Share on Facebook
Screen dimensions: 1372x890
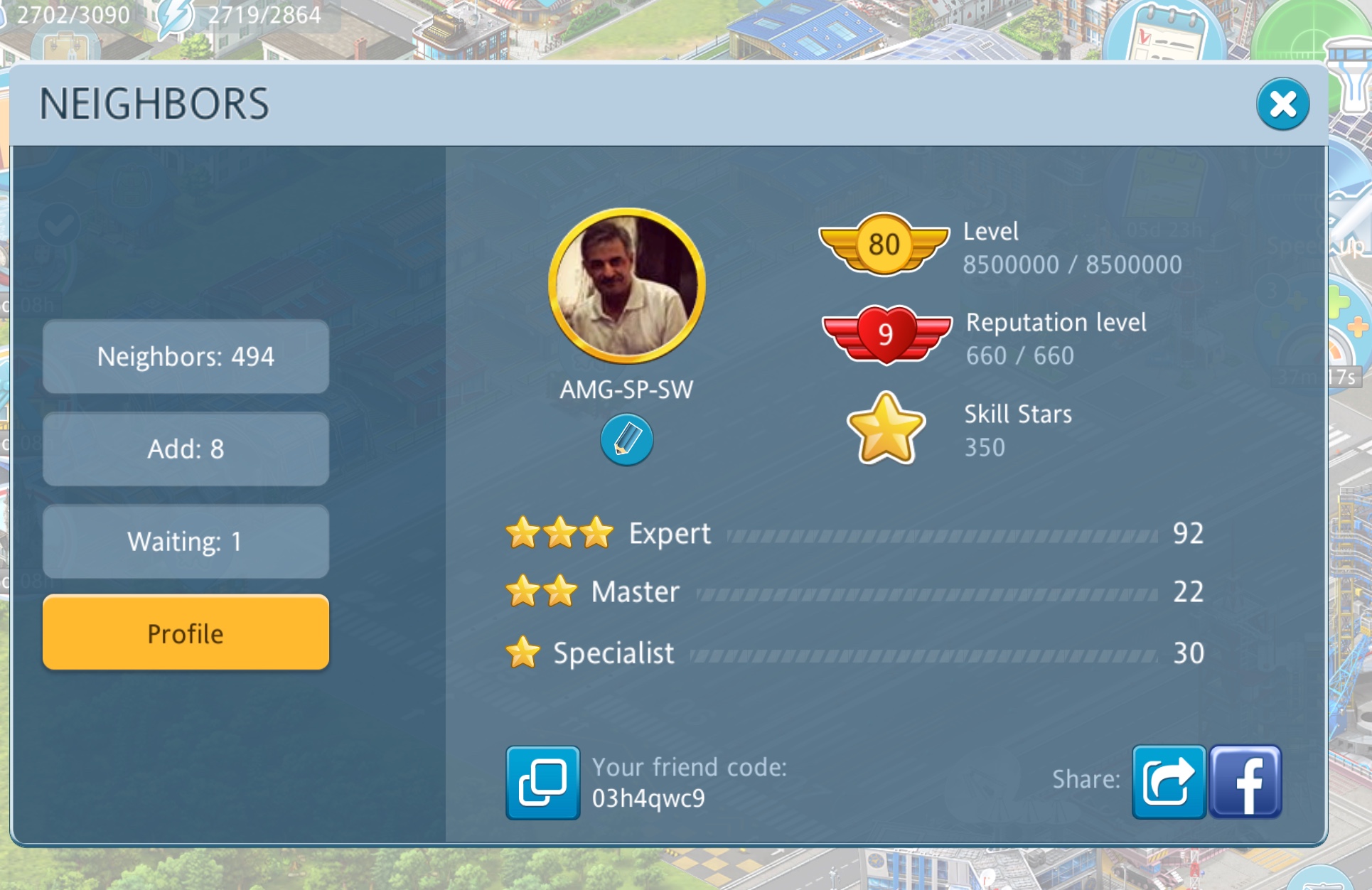pyautogui.click(x=1246, y=782)
